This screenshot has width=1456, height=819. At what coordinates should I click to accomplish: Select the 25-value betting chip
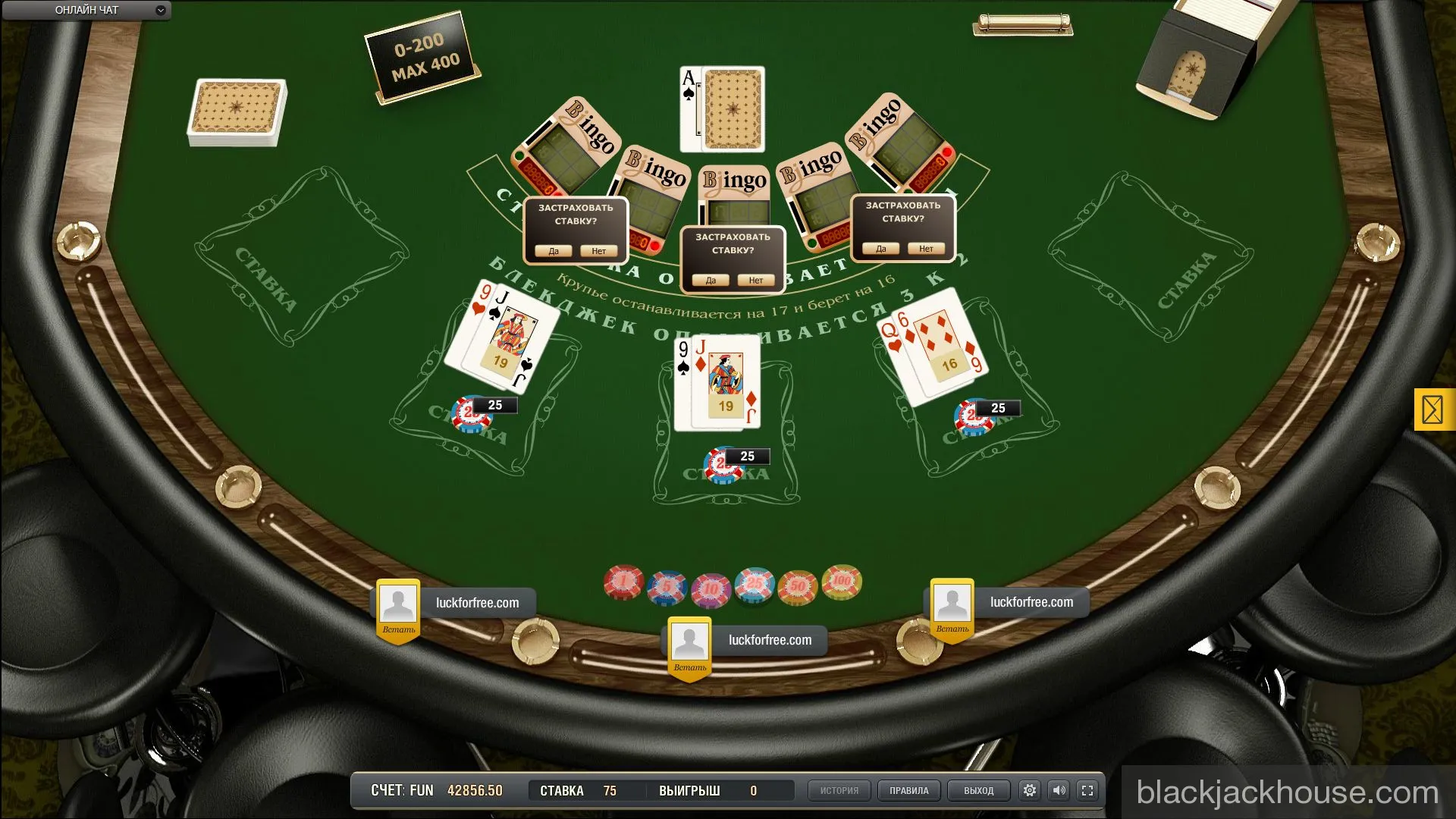pos(752,582)
